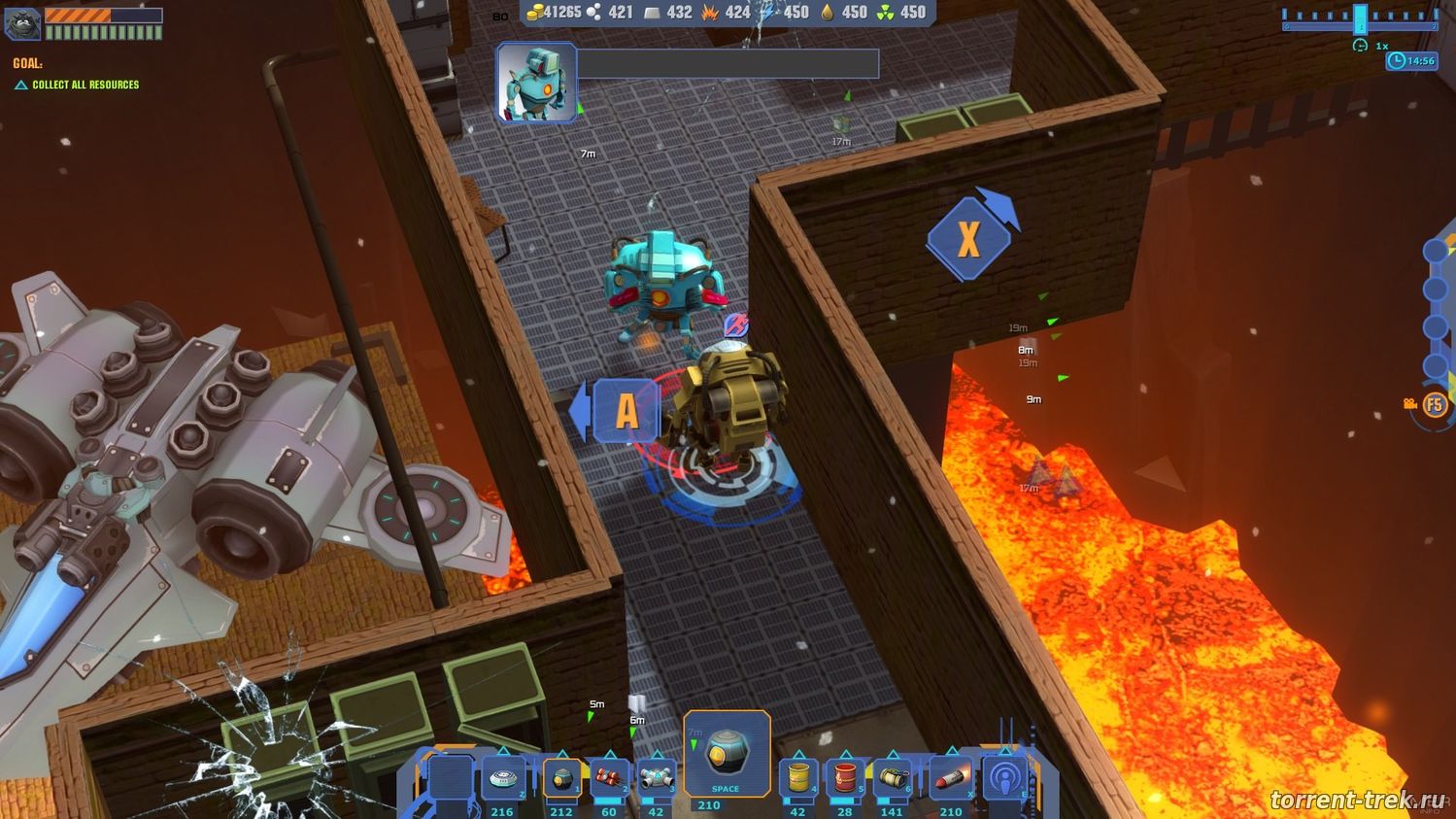Adjust the game speed slider handle

(1360, 18)
